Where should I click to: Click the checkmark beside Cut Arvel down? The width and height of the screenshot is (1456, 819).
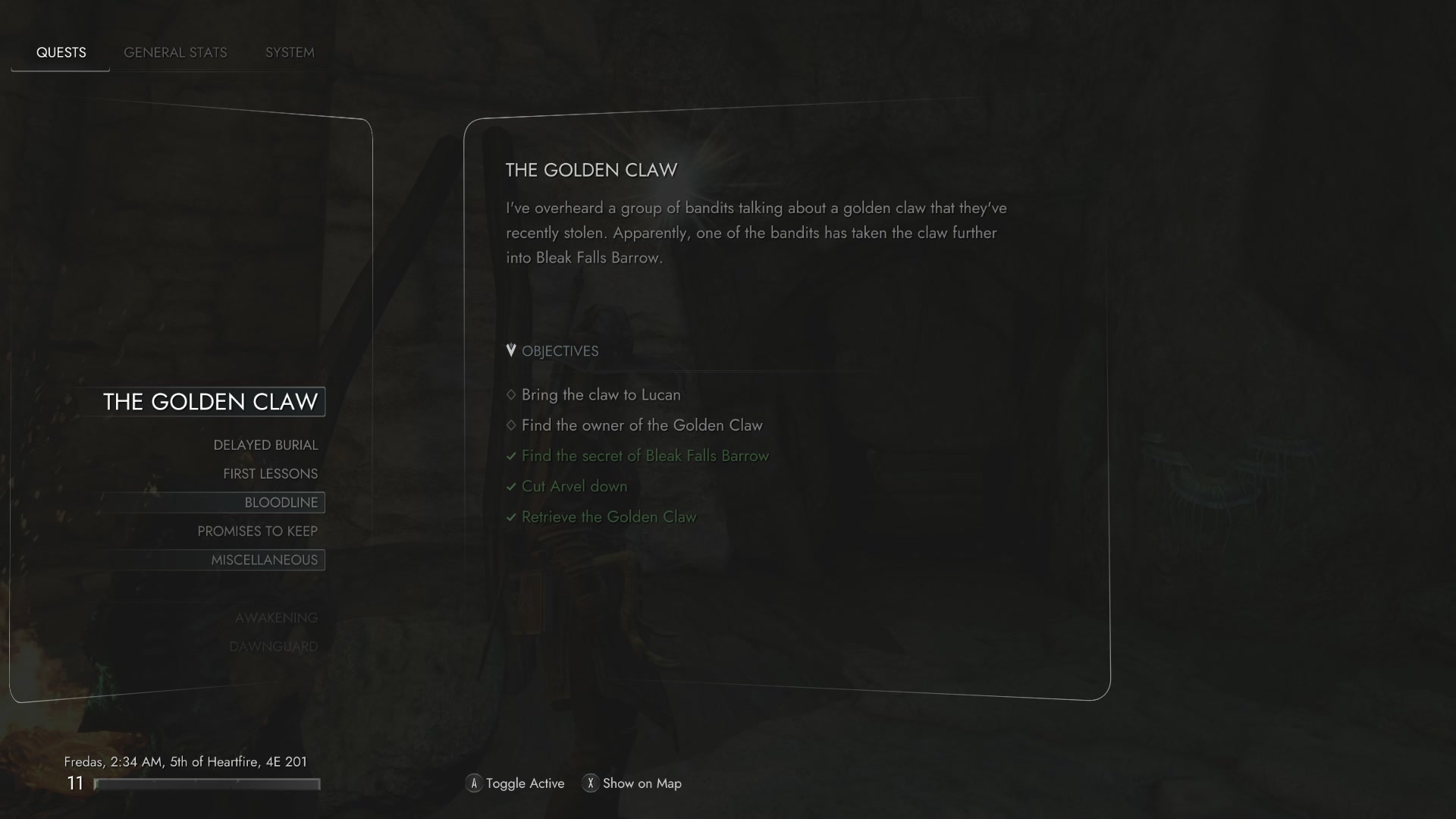(511, 486)
